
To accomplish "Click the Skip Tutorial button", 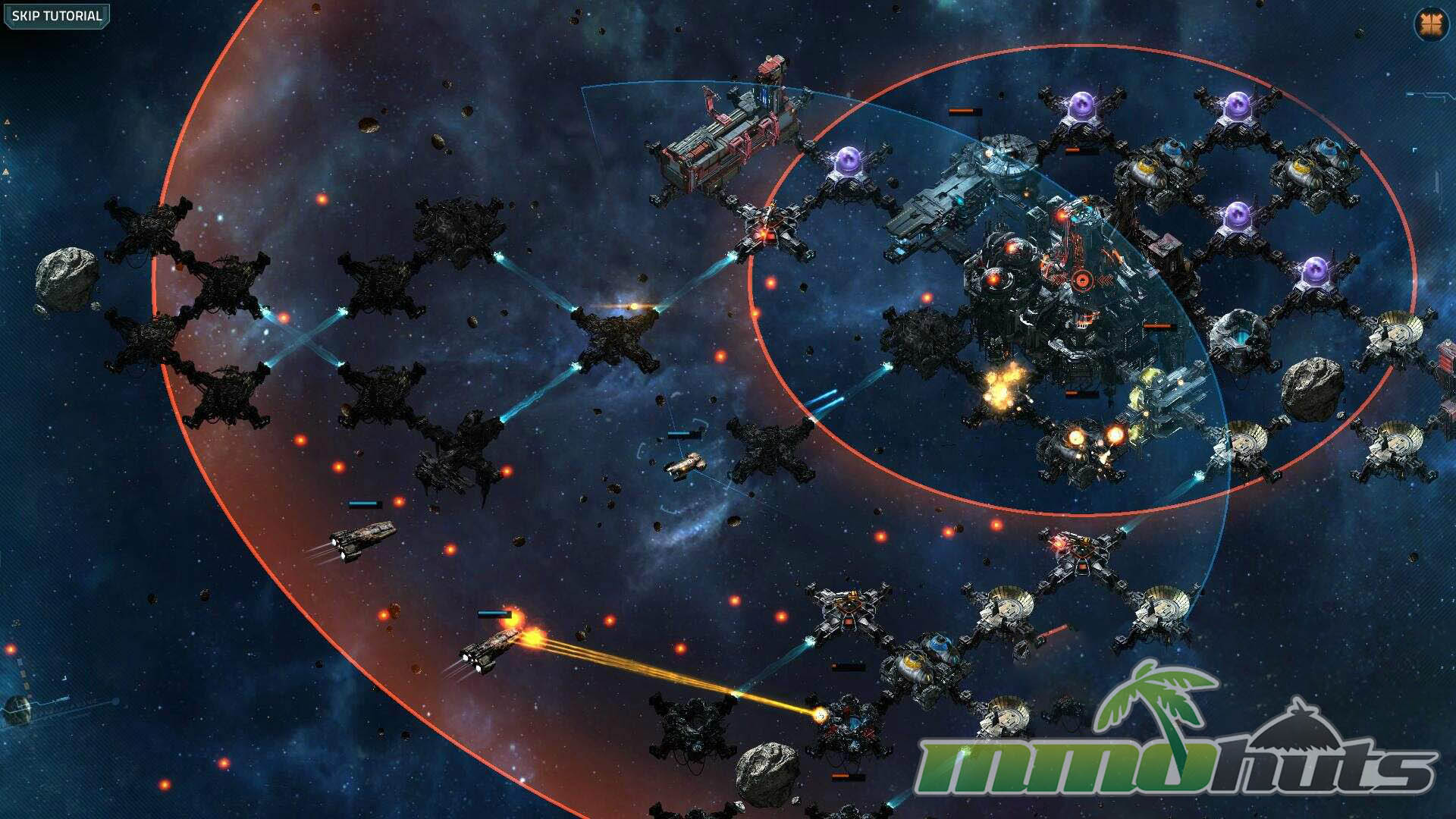I will click(57, 16).
